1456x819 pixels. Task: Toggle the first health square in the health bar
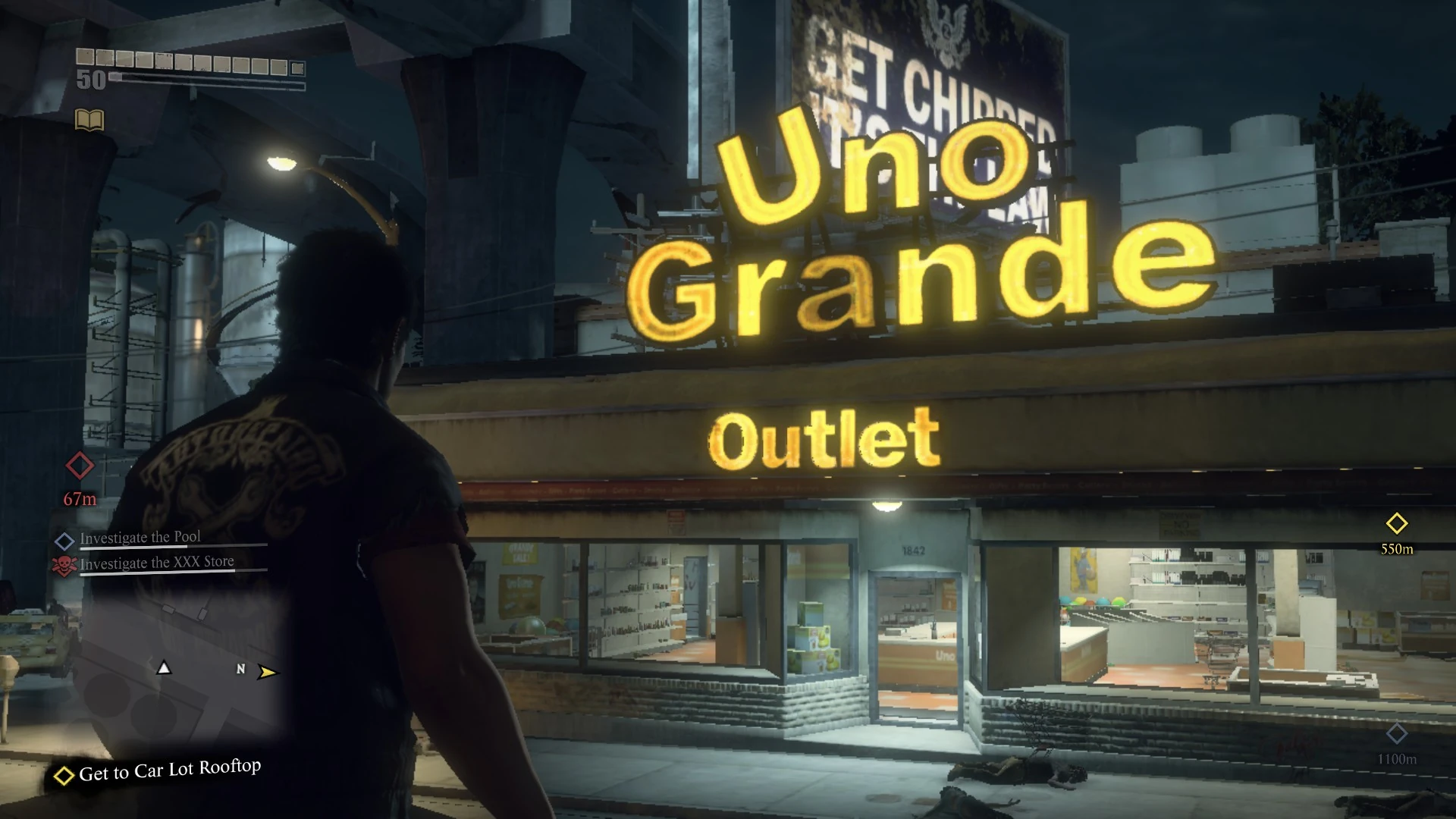85,57
